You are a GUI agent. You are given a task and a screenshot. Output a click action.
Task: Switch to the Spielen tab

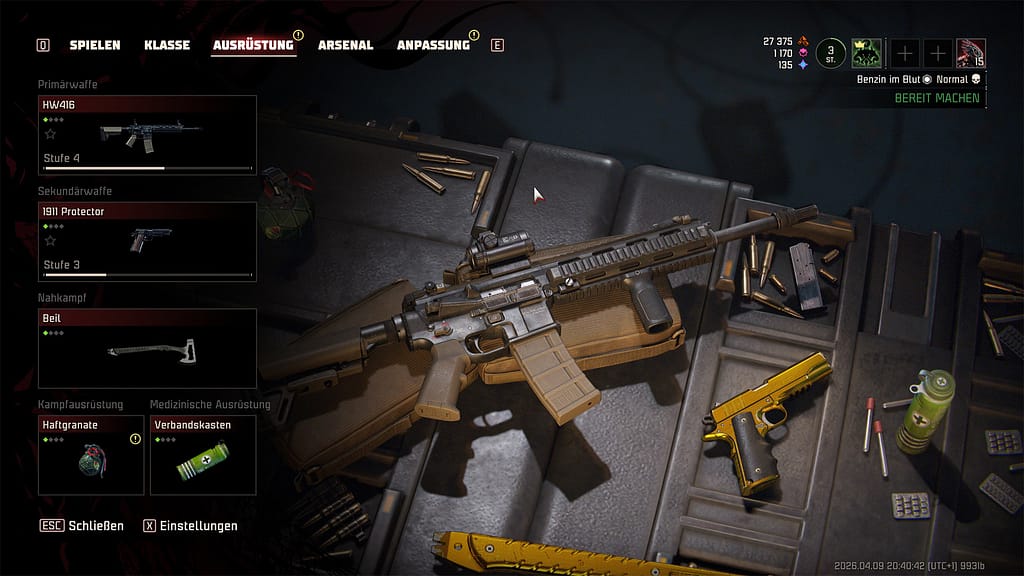tap(94, 45)
